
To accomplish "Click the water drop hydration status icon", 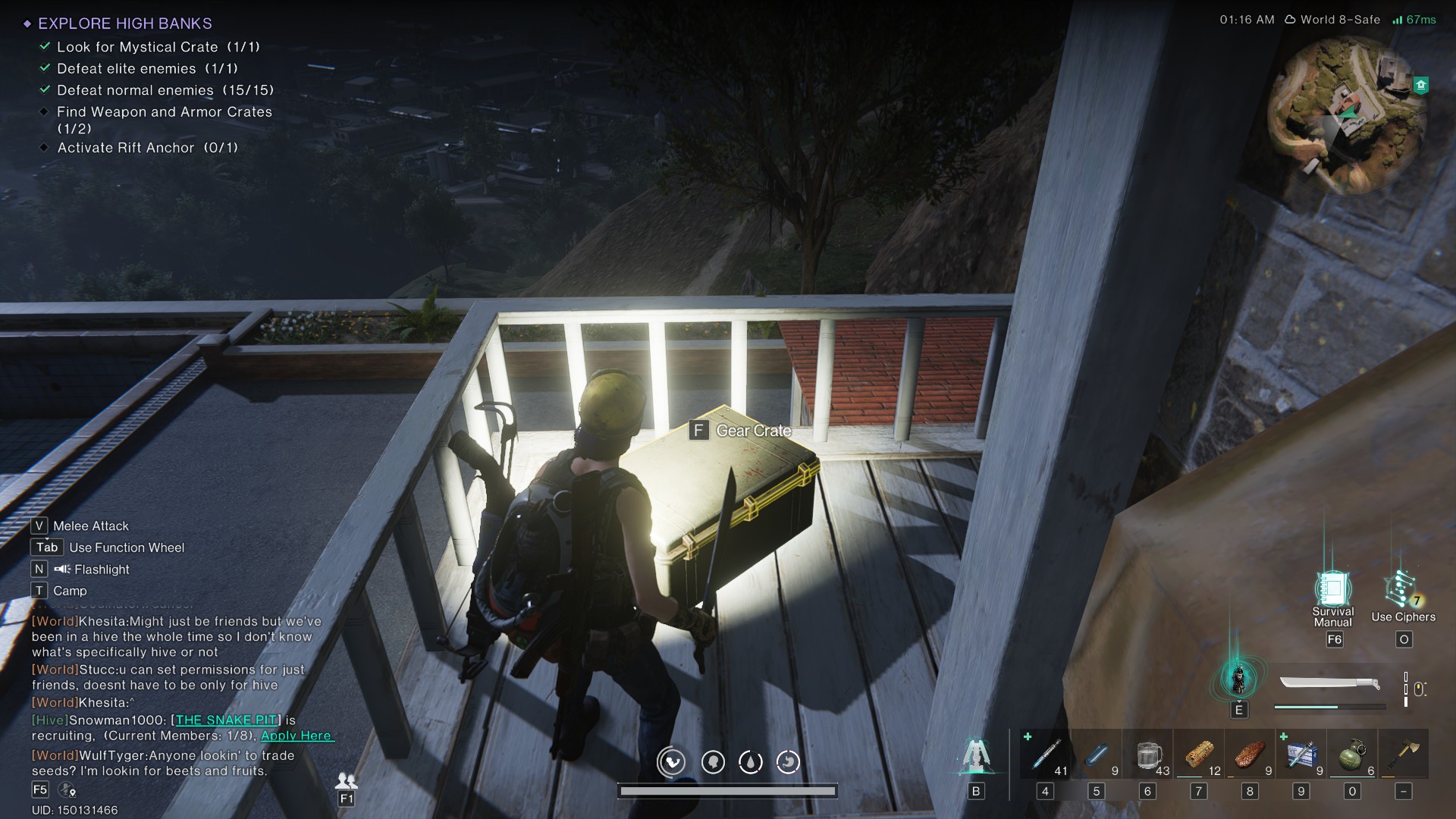I will pos(750,761).
